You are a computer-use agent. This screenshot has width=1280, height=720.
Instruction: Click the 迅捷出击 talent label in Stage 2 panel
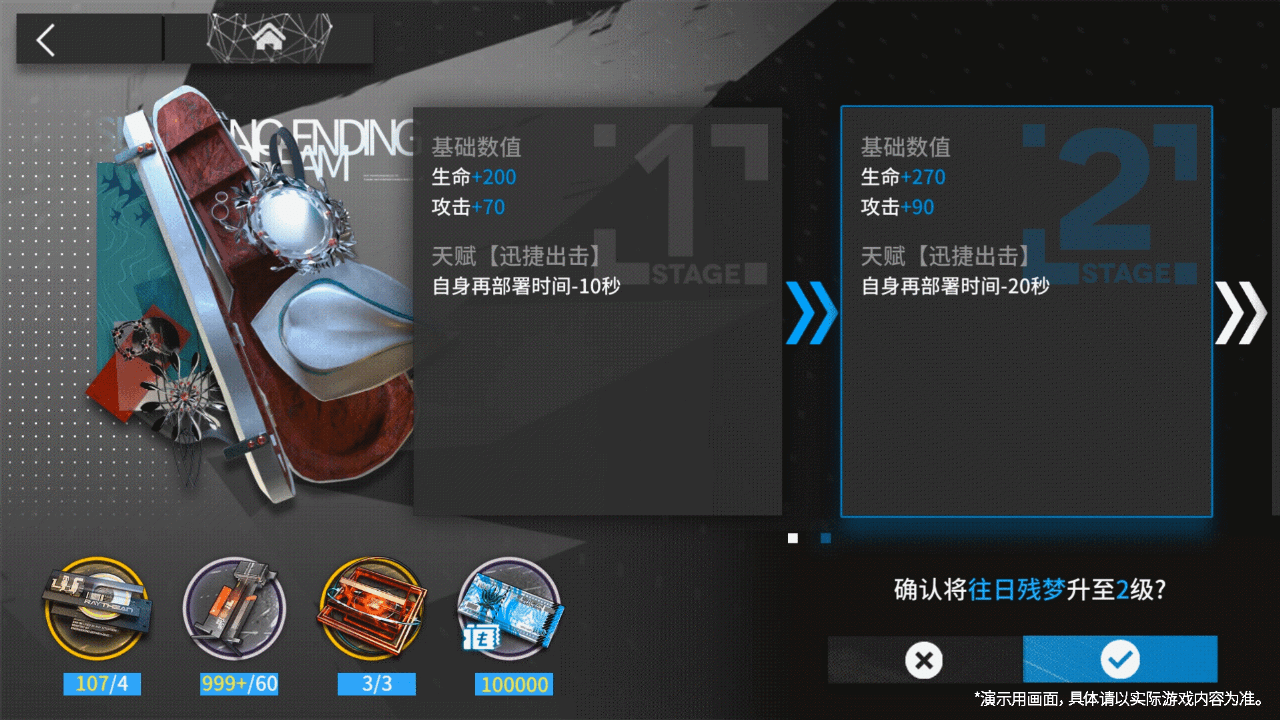(x=975, y=255)
